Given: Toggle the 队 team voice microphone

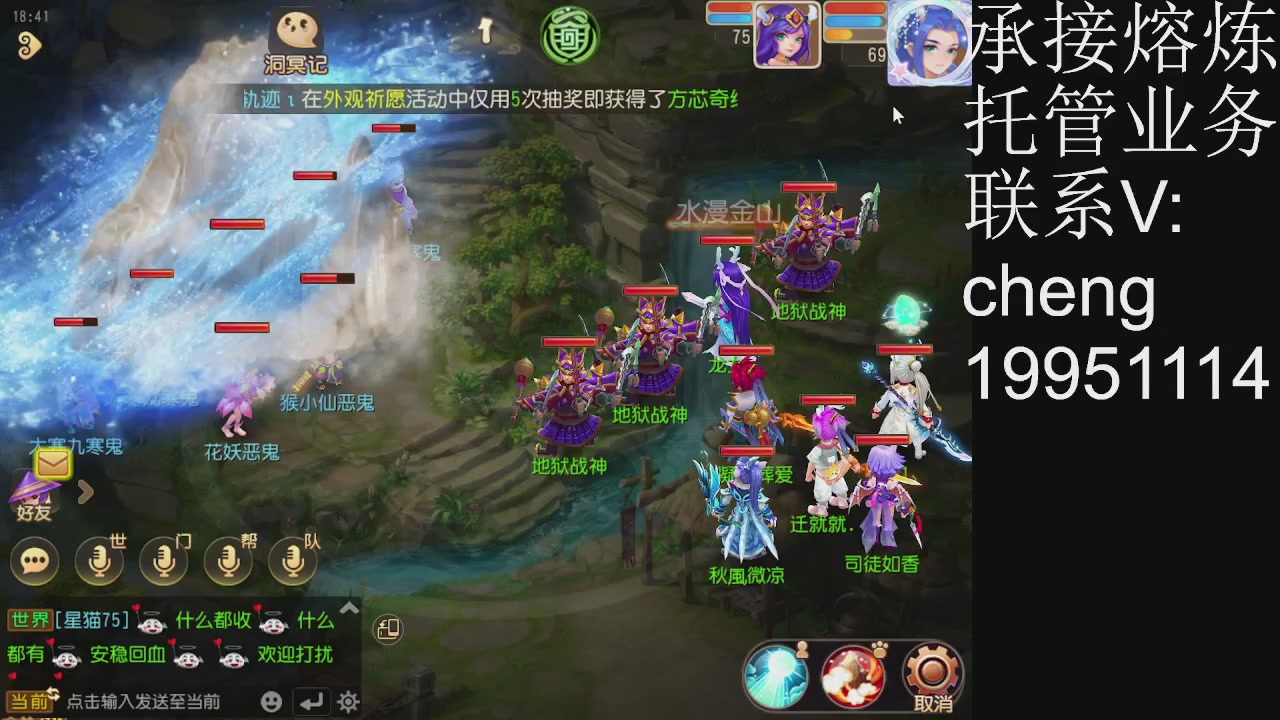Looking at the screenshot, I should click(x=291, y=561).
